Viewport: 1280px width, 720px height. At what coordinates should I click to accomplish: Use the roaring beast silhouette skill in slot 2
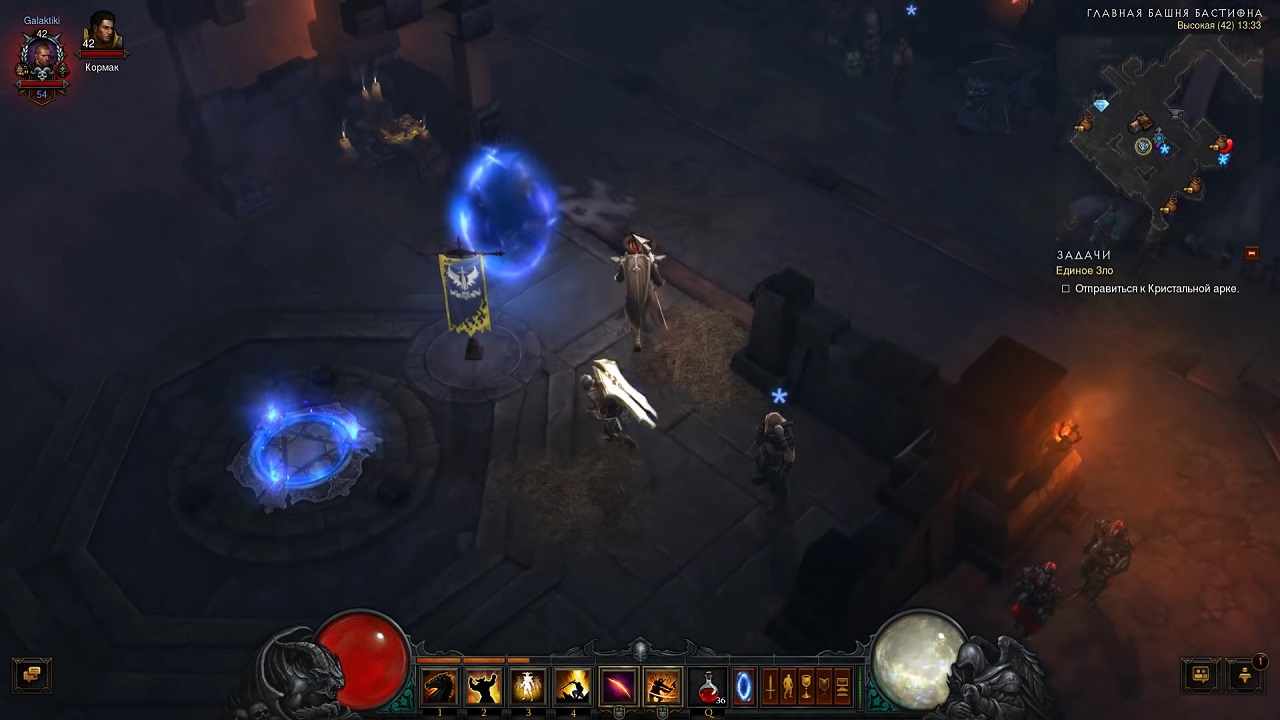click(x=484, y=687)
